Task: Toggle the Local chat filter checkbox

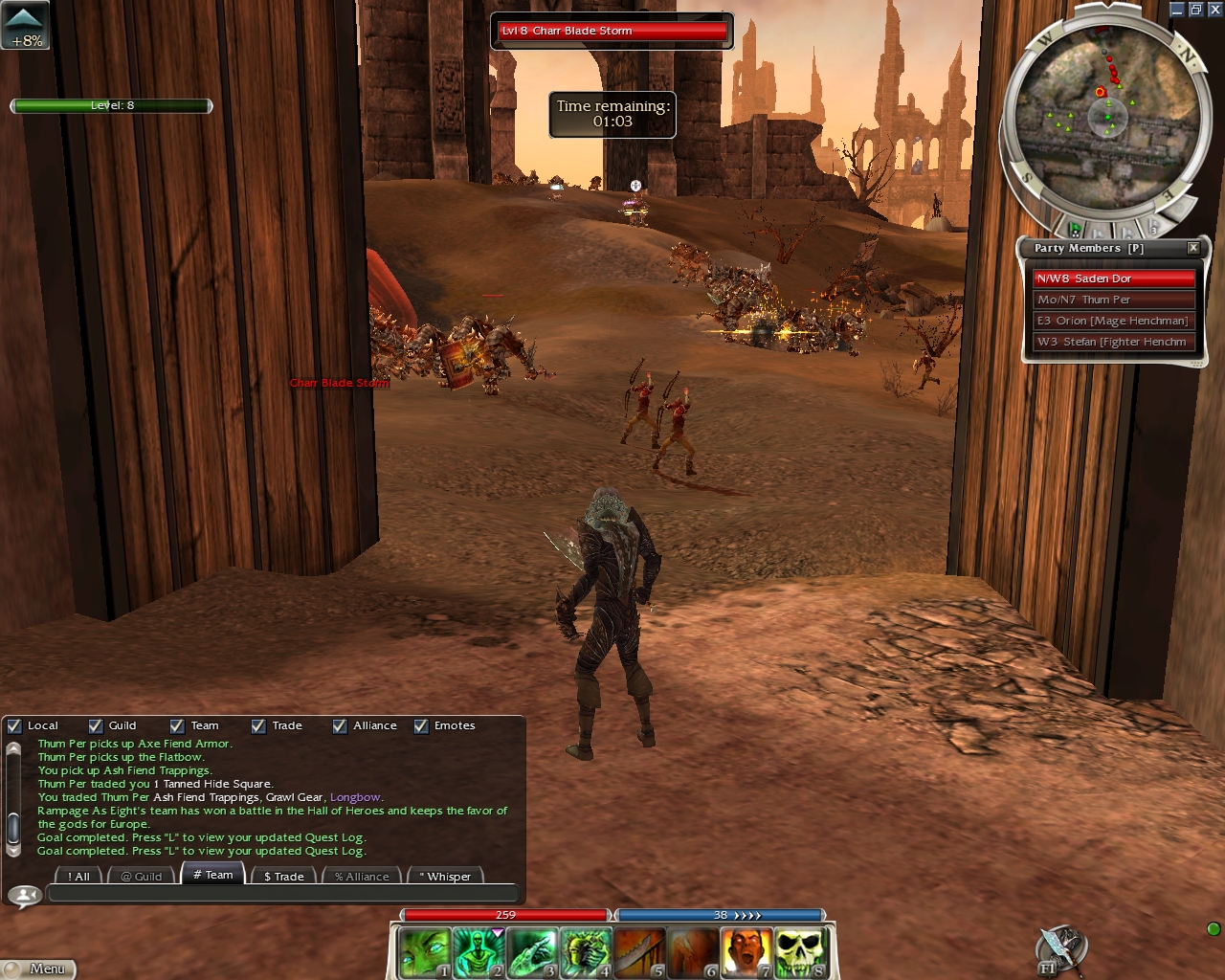Action: [x=14, y=725]
